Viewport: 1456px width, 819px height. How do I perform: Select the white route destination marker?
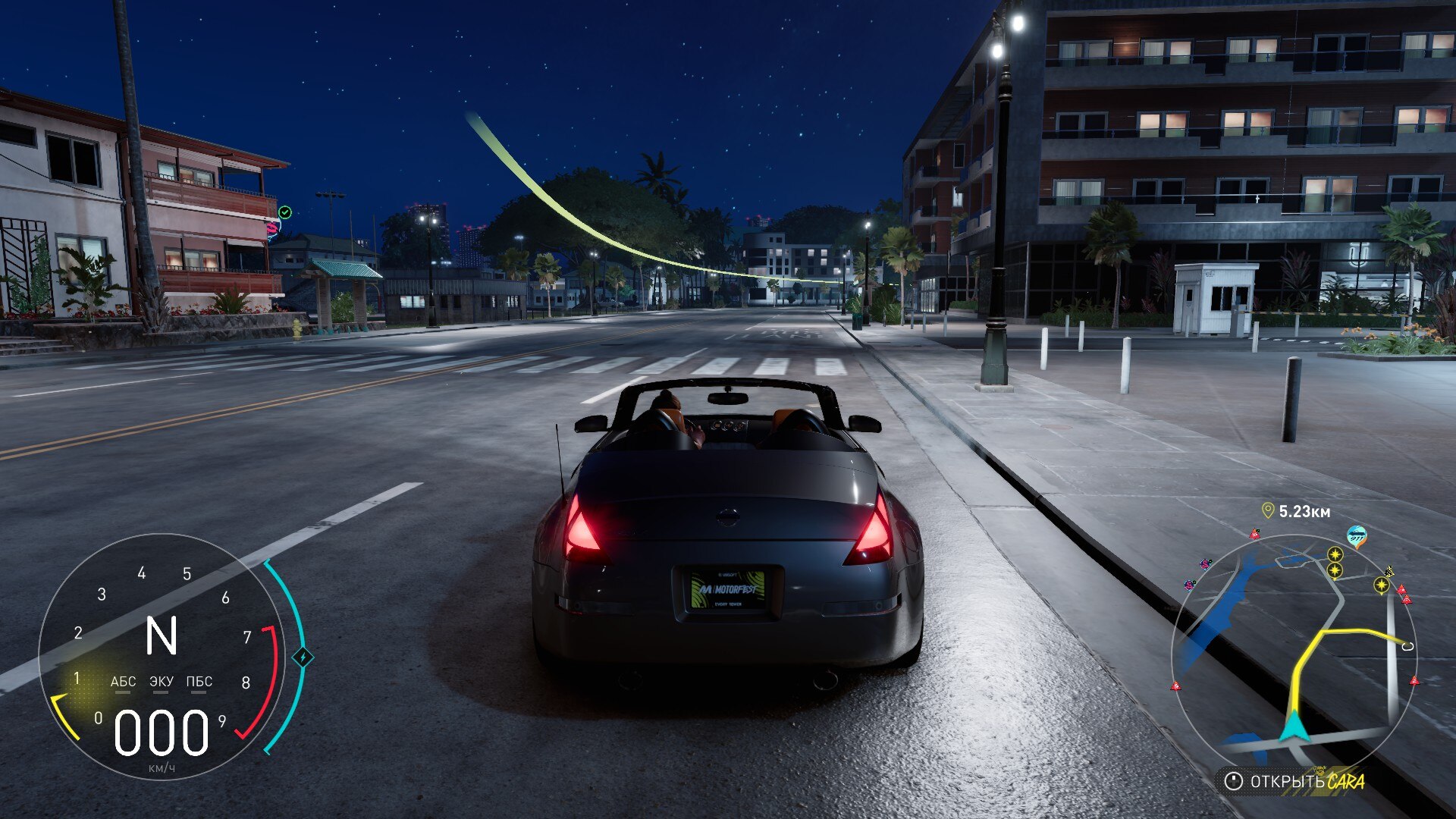1408,646
